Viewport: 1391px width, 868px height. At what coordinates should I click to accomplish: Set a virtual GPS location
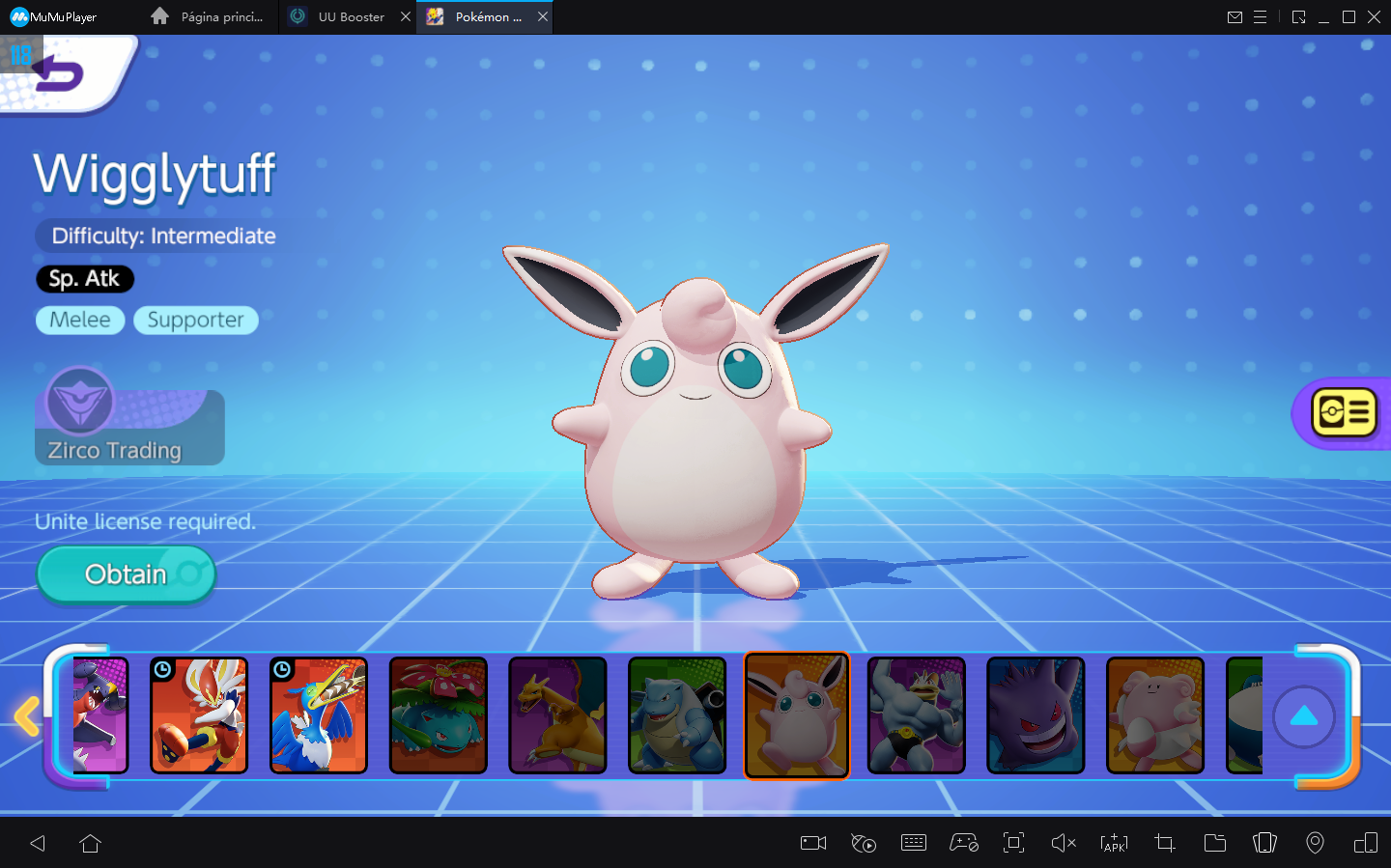[1315, 843]
